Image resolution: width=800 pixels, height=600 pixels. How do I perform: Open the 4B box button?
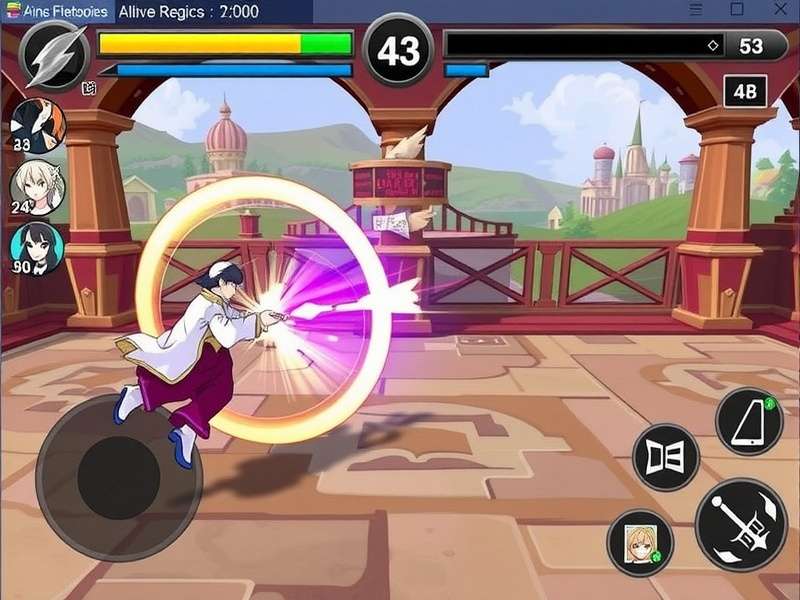(745, 91)
